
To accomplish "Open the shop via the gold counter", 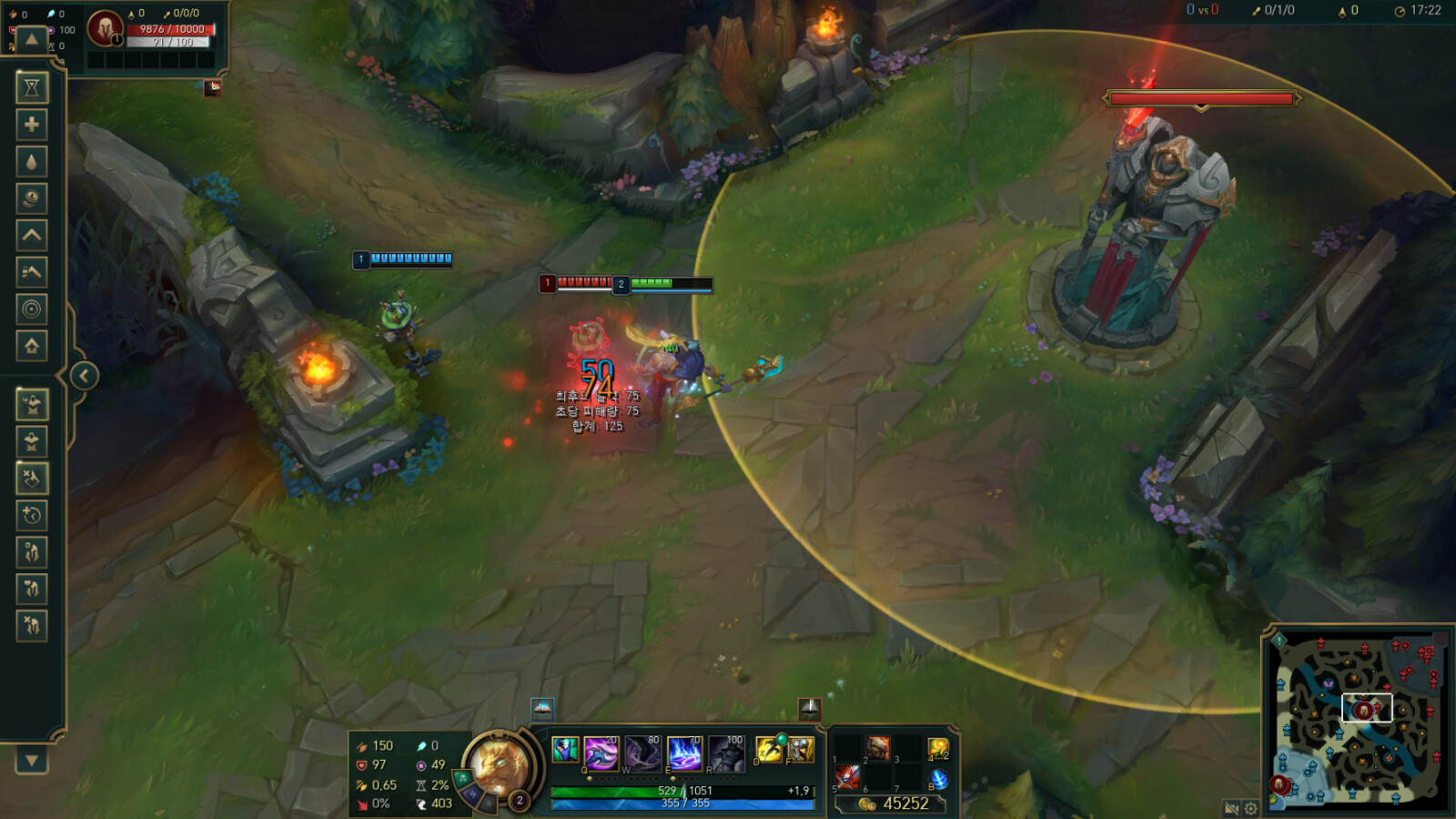I will [894, 804].
